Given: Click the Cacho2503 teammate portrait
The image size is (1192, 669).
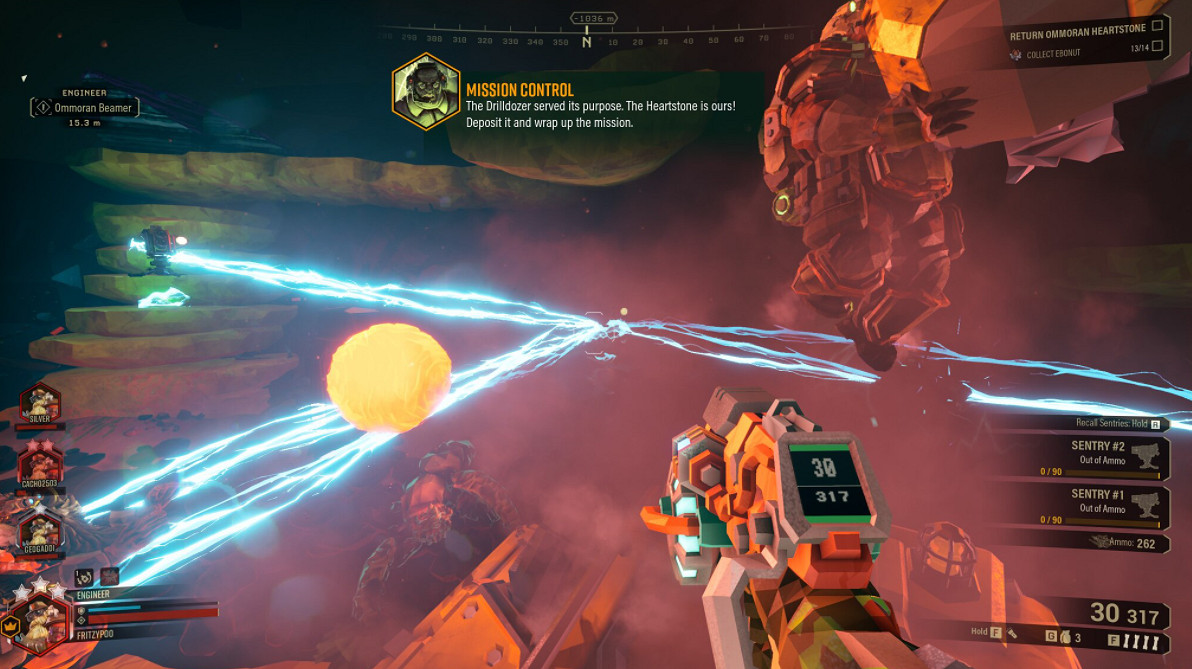Looking at the screenshot, I should [x=40, y=464].
